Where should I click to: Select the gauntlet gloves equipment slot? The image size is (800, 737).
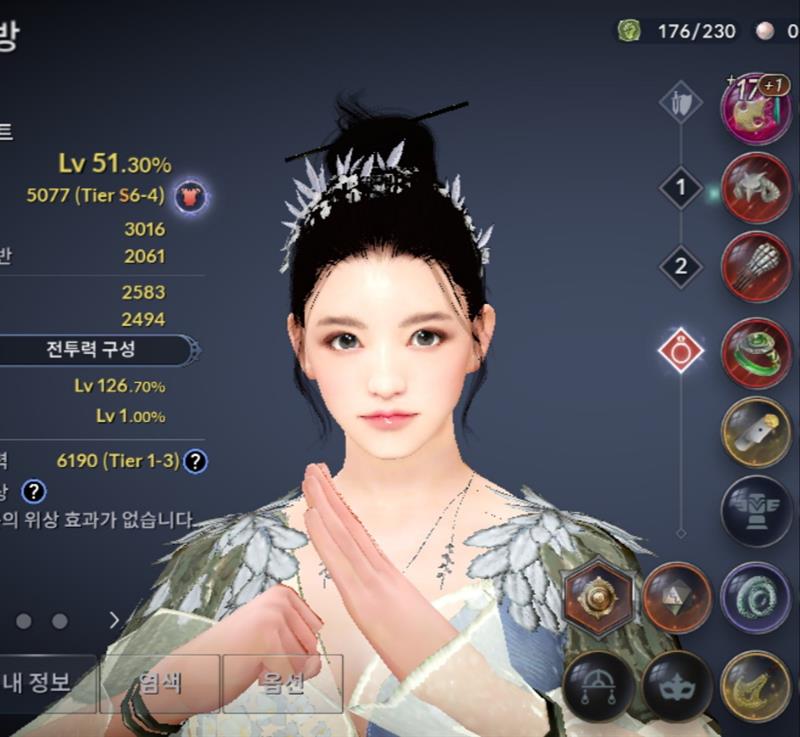[x=755, y=267]
